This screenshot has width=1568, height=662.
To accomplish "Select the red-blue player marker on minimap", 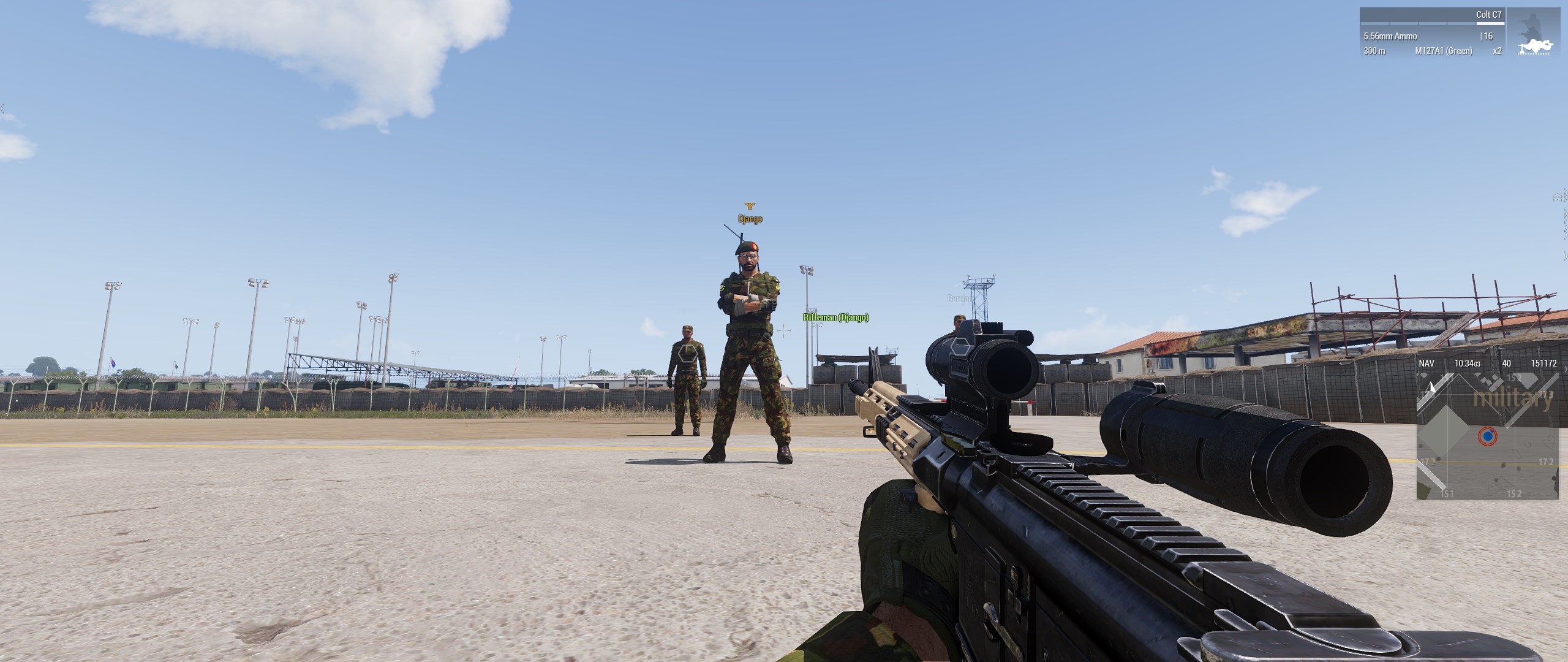I will [x=1487, y=436].
